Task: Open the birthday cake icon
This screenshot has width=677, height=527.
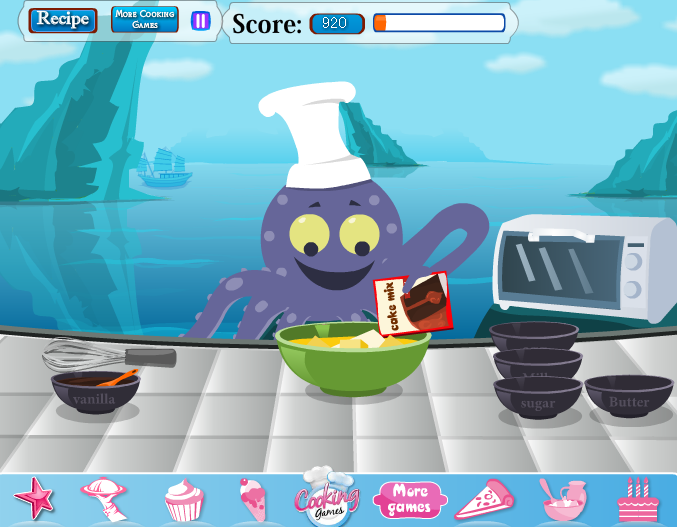Action: (637, 499)
